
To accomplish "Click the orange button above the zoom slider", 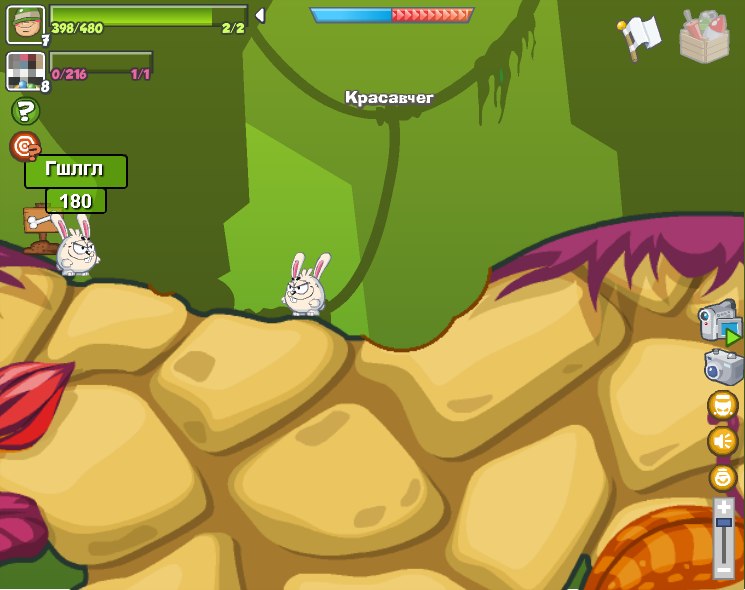I will pos(722,477).
